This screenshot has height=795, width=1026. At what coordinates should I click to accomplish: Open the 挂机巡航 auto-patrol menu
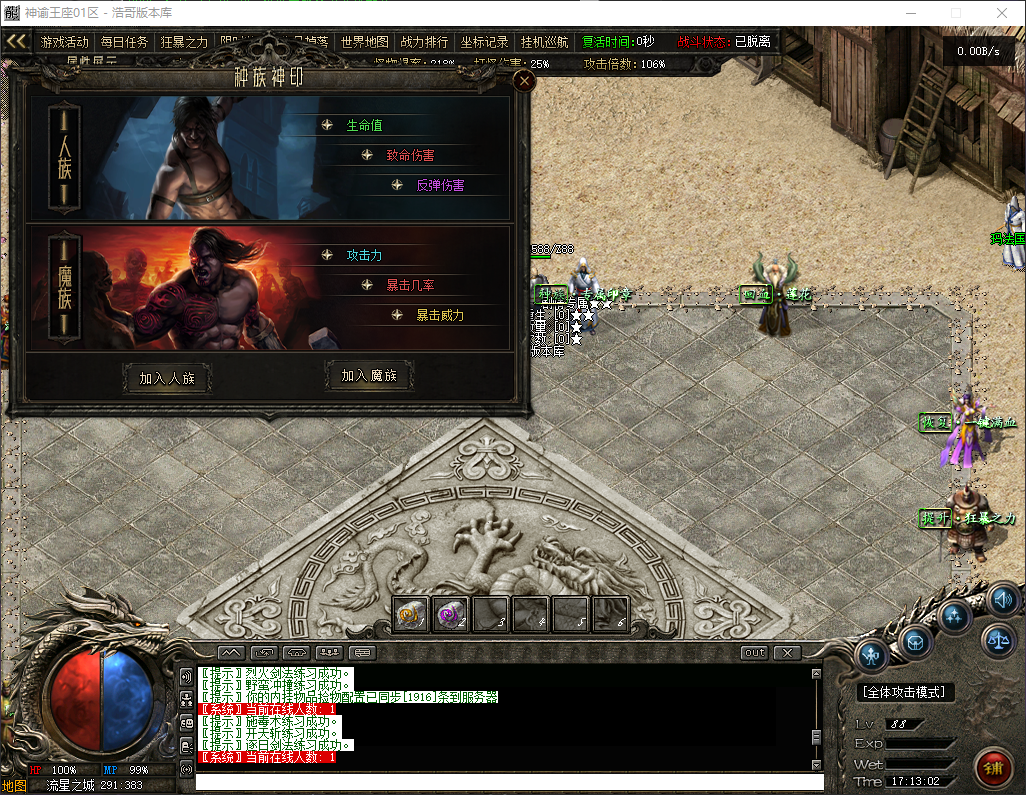pyautogui.click(x=544, y=42)
